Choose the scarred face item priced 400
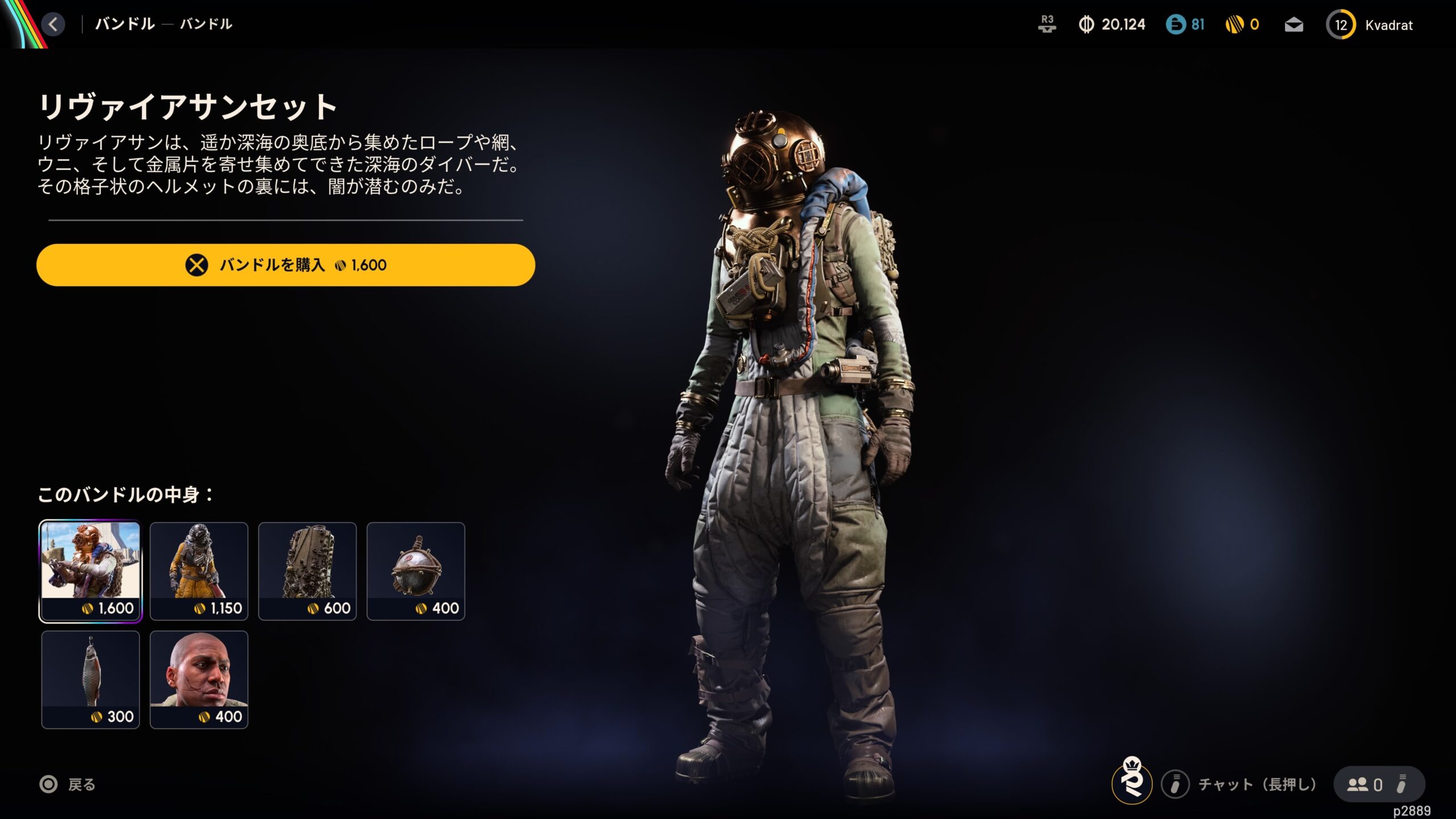The height and width of the screenshot is (819, 1456). (199, 679)
